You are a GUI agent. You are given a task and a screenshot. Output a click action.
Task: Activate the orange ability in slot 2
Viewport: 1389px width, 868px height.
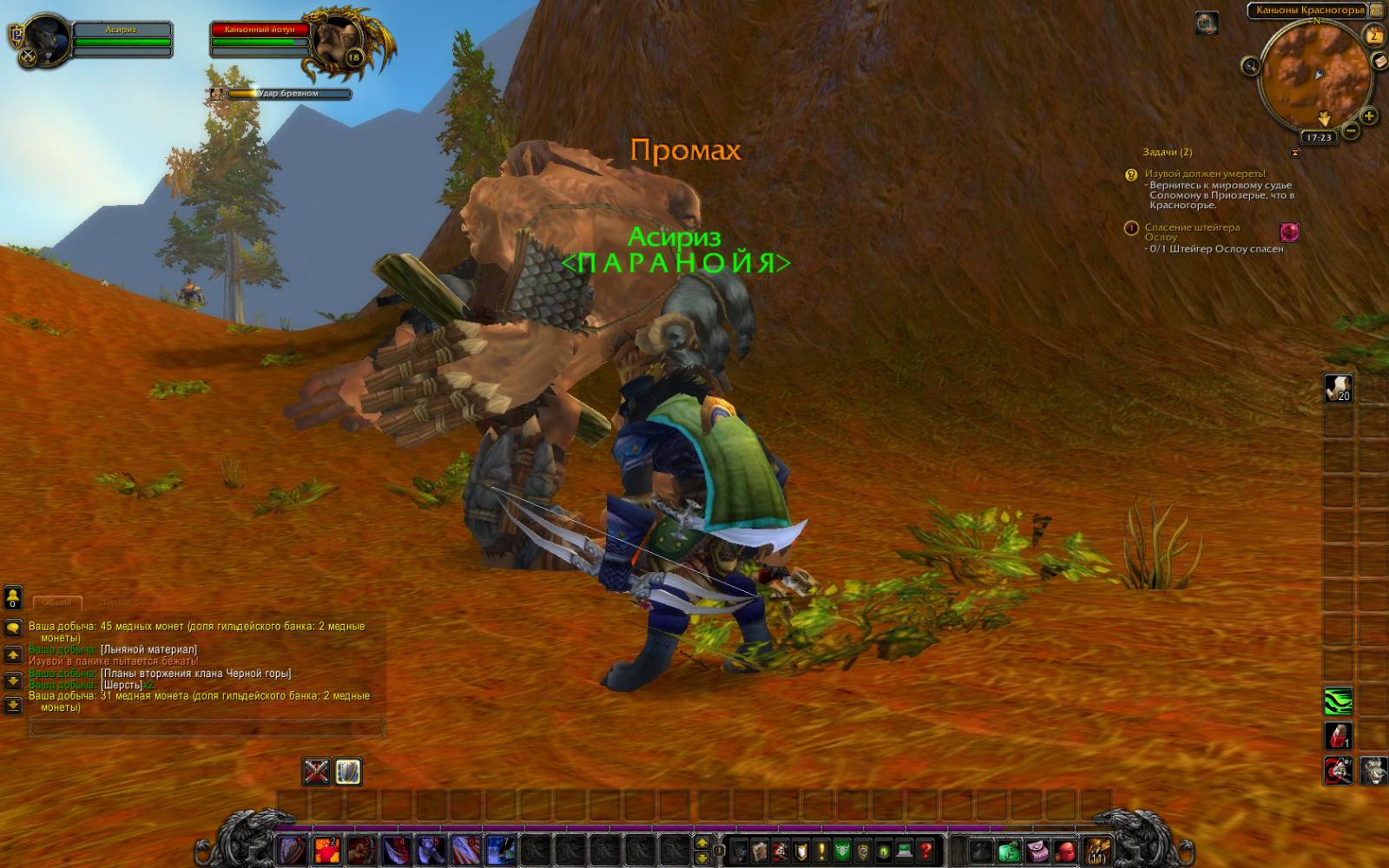[326, 850]
